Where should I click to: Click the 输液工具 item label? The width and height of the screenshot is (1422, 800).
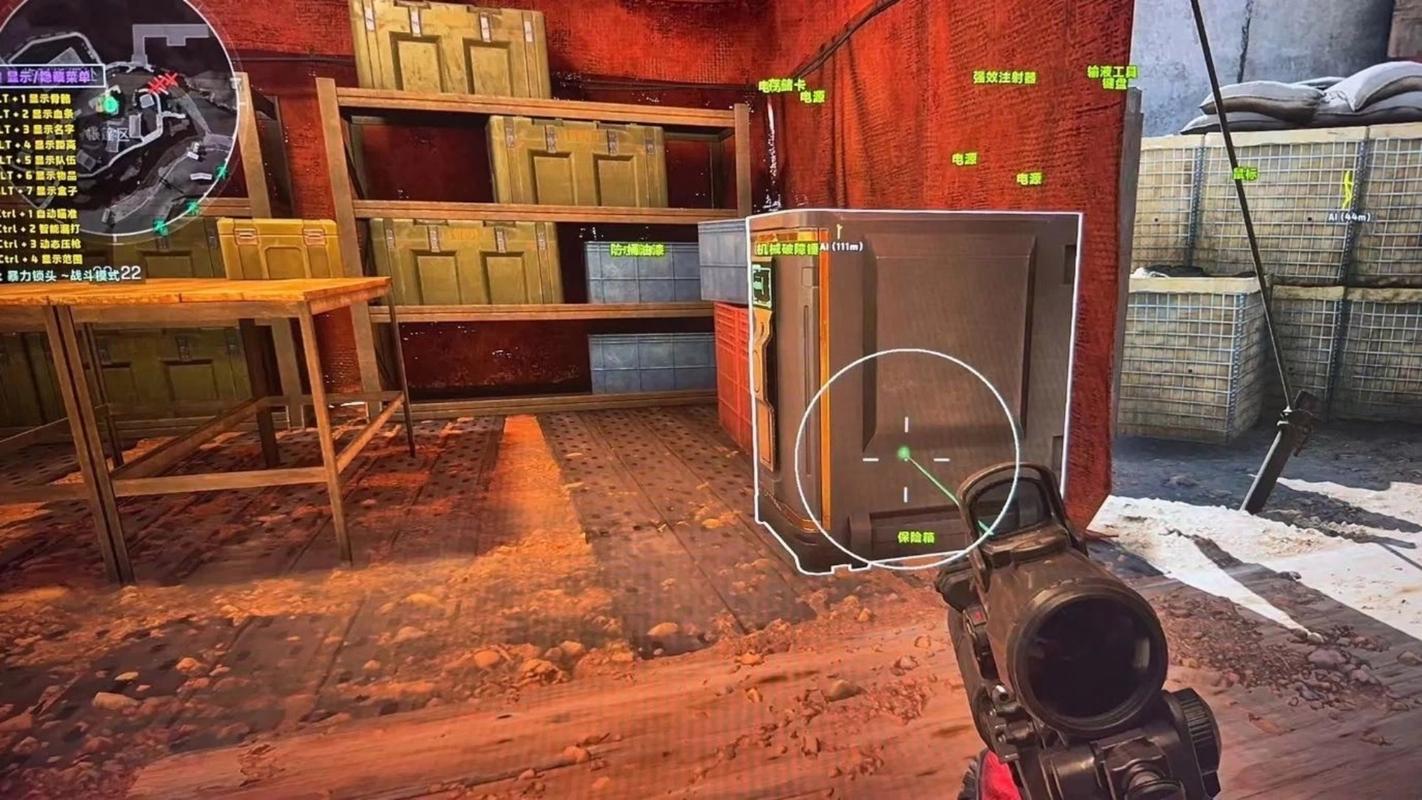(1112, 73)
